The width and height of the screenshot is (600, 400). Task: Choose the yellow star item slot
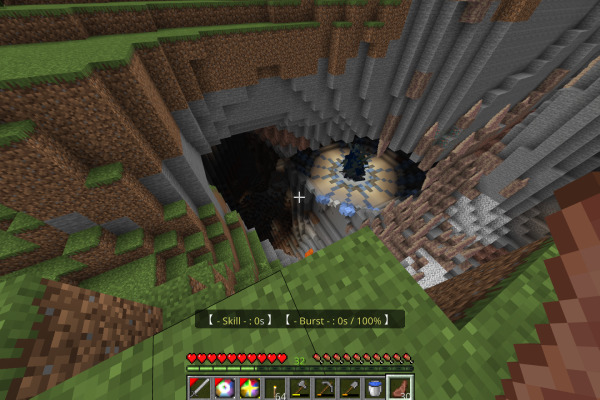(250, 387)
